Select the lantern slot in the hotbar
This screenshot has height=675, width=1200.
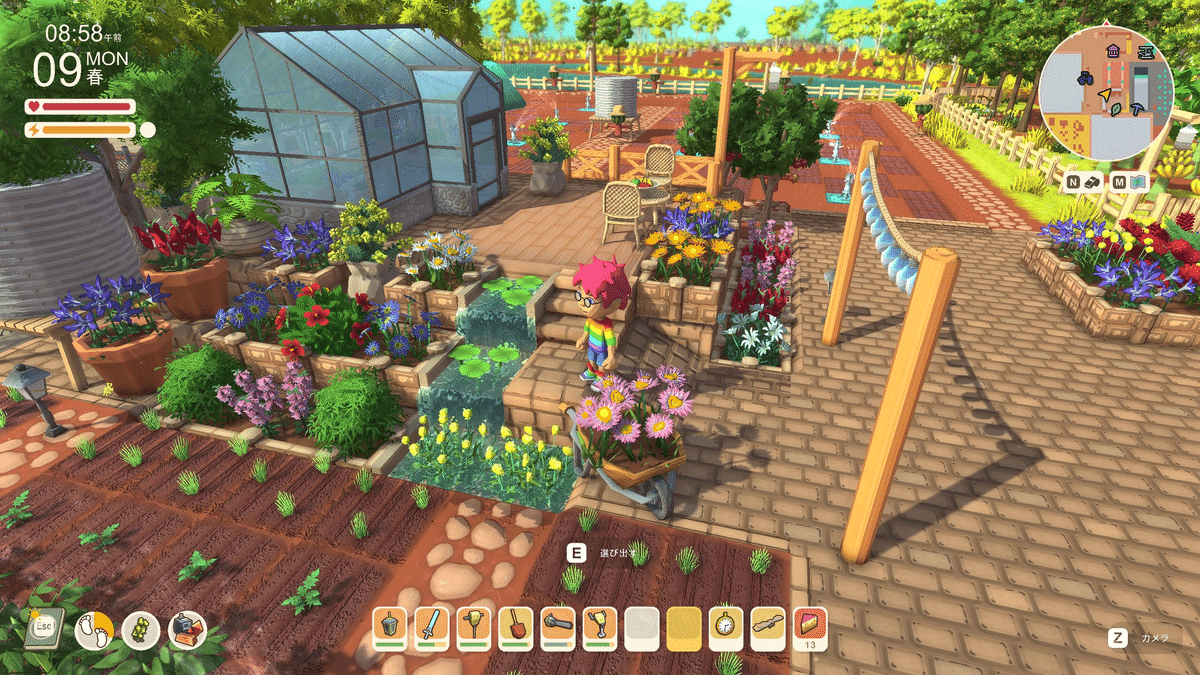tap(390, 627)
